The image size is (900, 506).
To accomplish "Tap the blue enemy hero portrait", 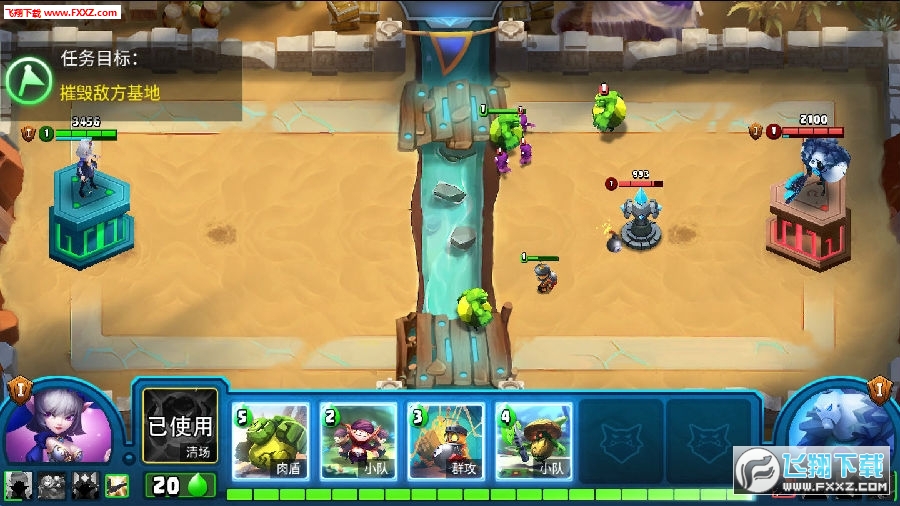I will point(838,428).
